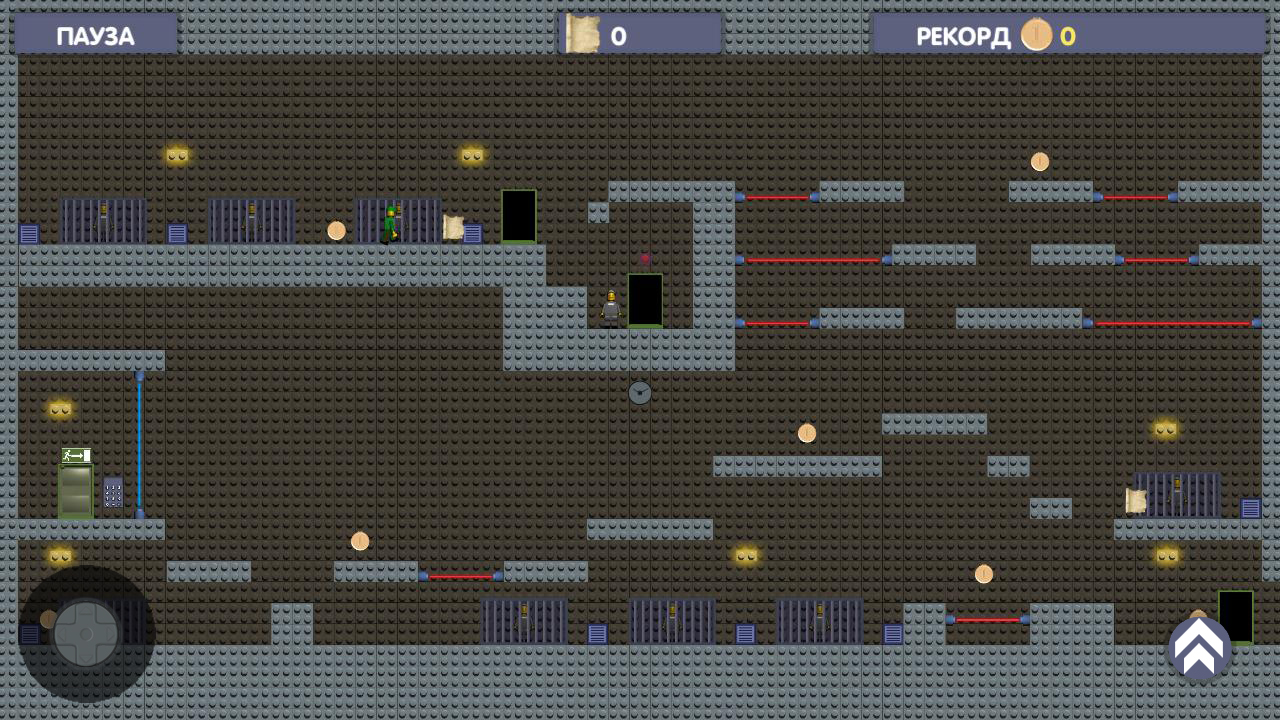Screen dimensions: 1280x720
Task: Click the blue panel next to the lower right cell
Action: click(1251, 507)
